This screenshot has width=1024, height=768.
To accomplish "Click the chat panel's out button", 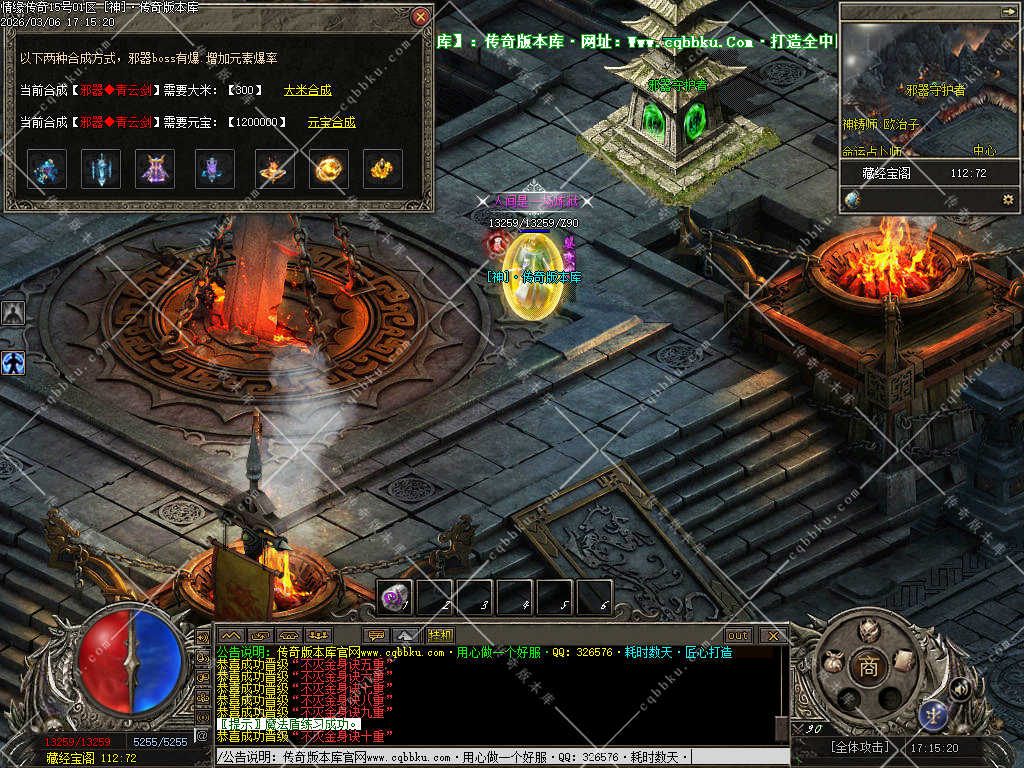I will (x=738, y=635).
